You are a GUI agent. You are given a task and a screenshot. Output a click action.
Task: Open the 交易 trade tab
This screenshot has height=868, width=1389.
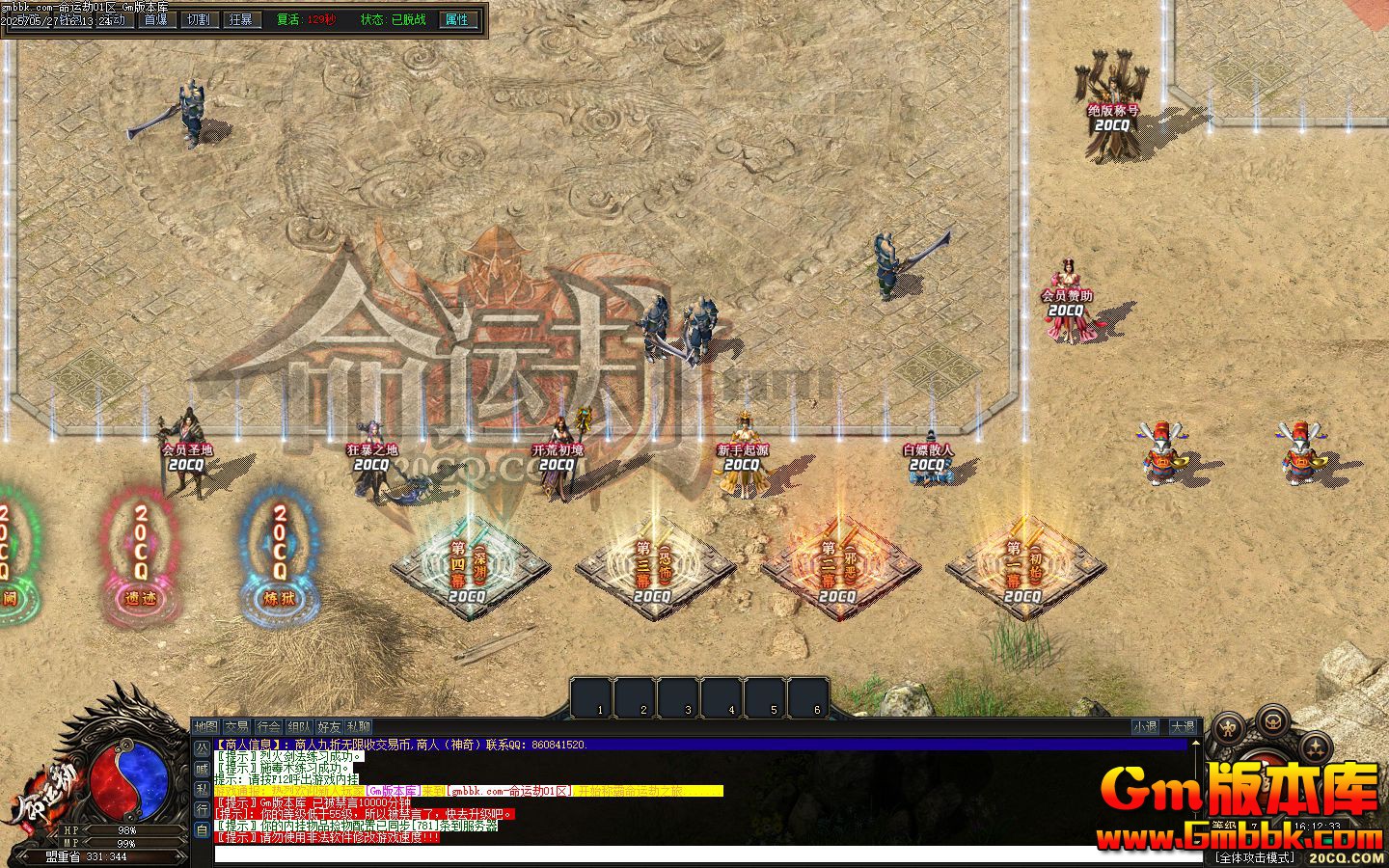236,727
